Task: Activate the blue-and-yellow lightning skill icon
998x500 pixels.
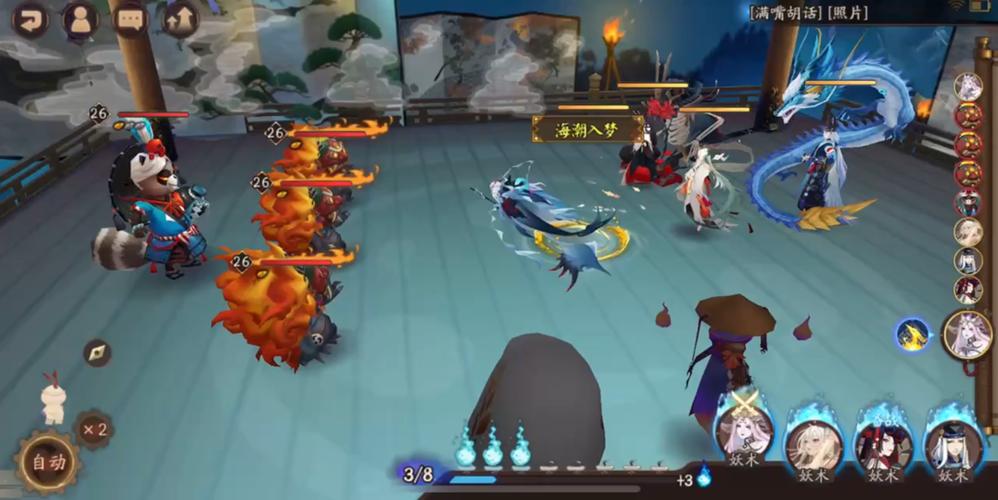Action: [912, 334]
